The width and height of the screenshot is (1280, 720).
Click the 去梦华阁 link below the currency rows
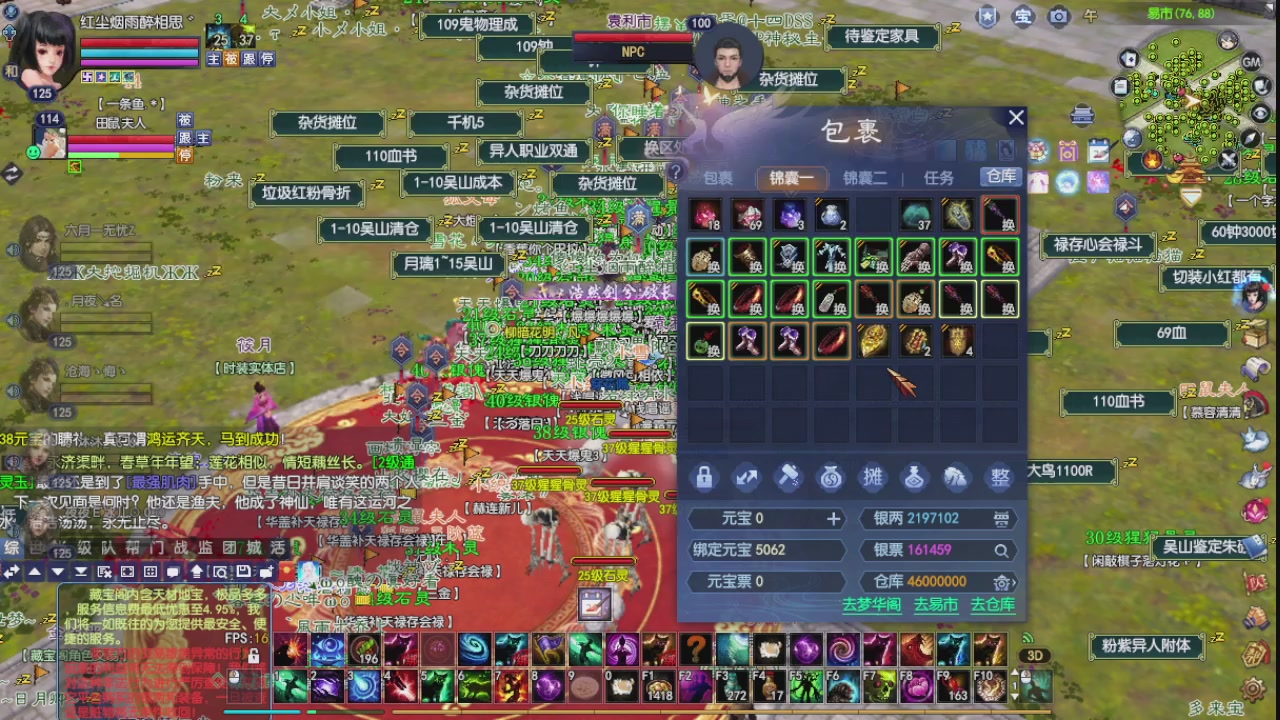(x=873, y=605)
